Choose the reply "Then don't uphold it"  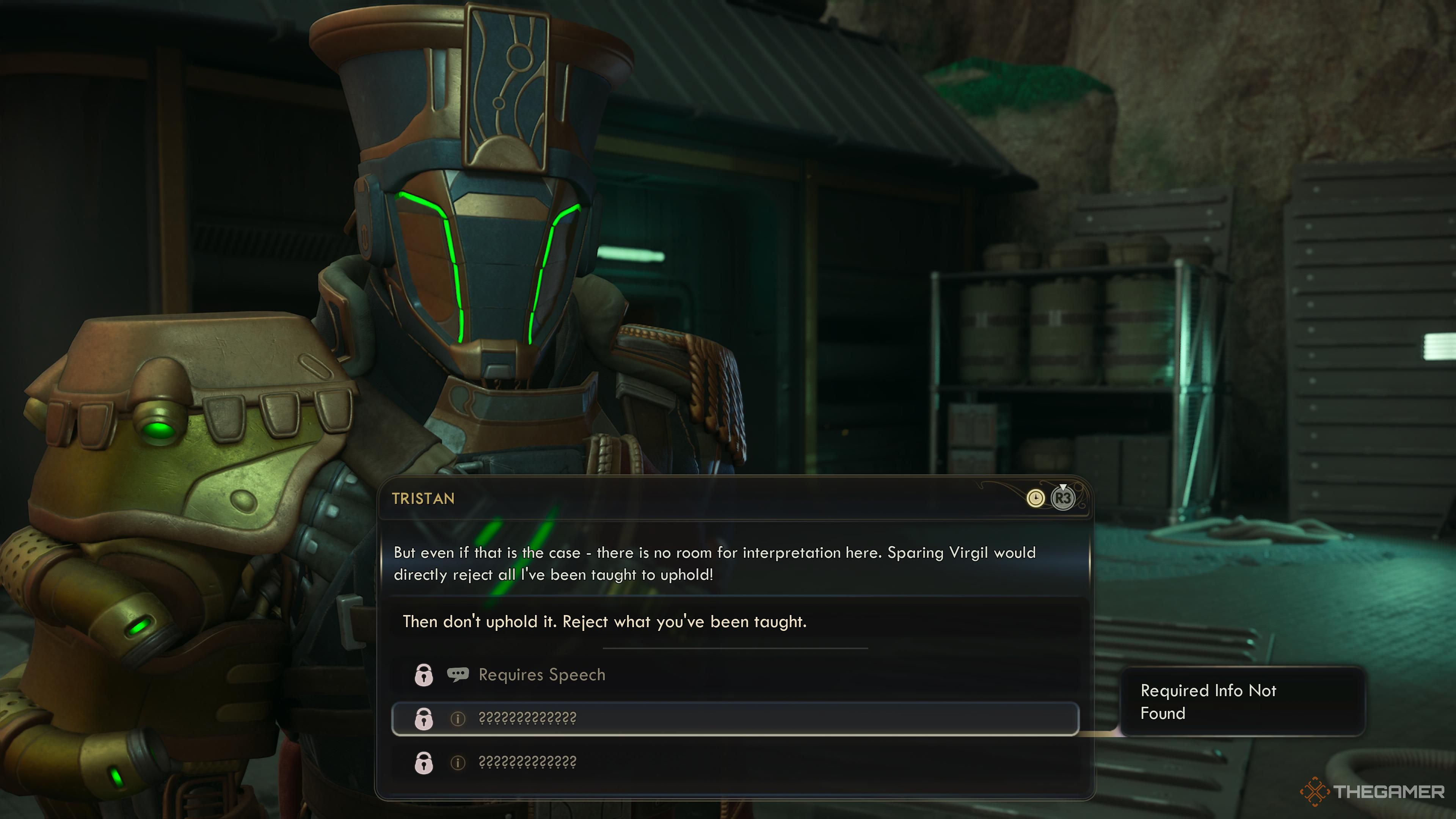[604, 622]
